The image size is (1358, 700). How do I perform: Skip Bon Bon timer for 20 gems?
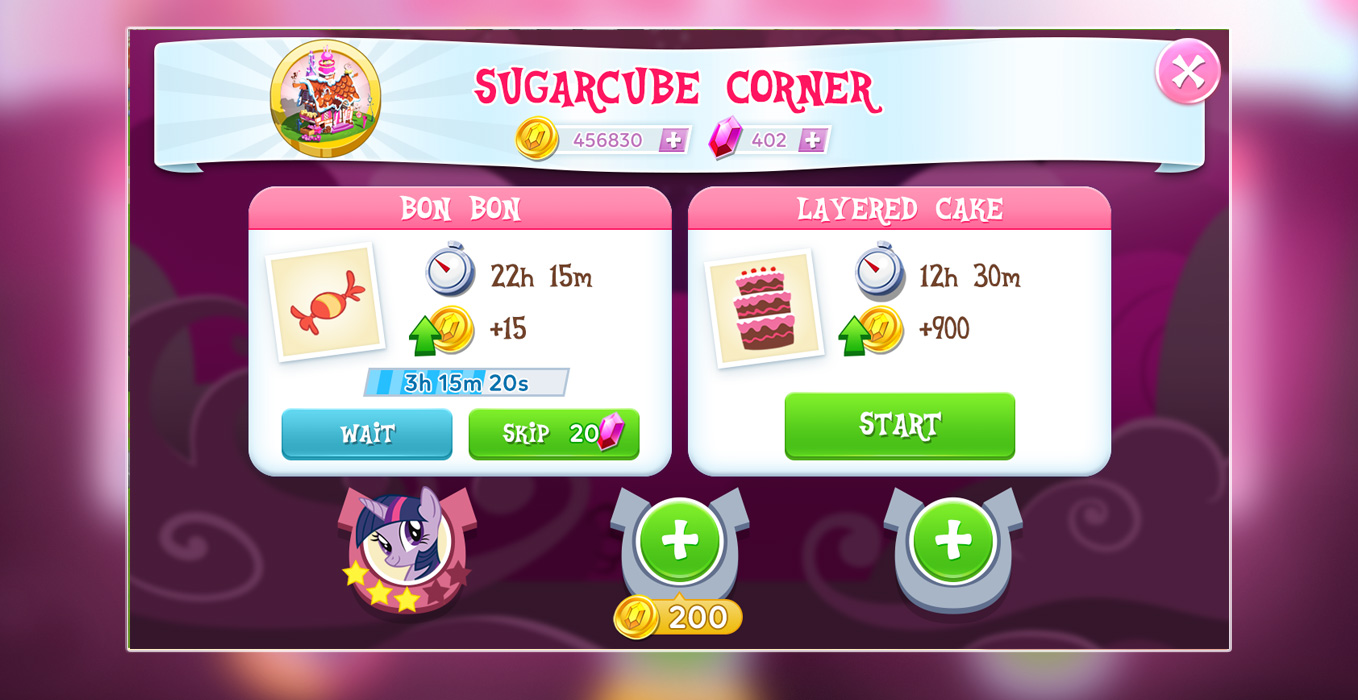point(553,434)
